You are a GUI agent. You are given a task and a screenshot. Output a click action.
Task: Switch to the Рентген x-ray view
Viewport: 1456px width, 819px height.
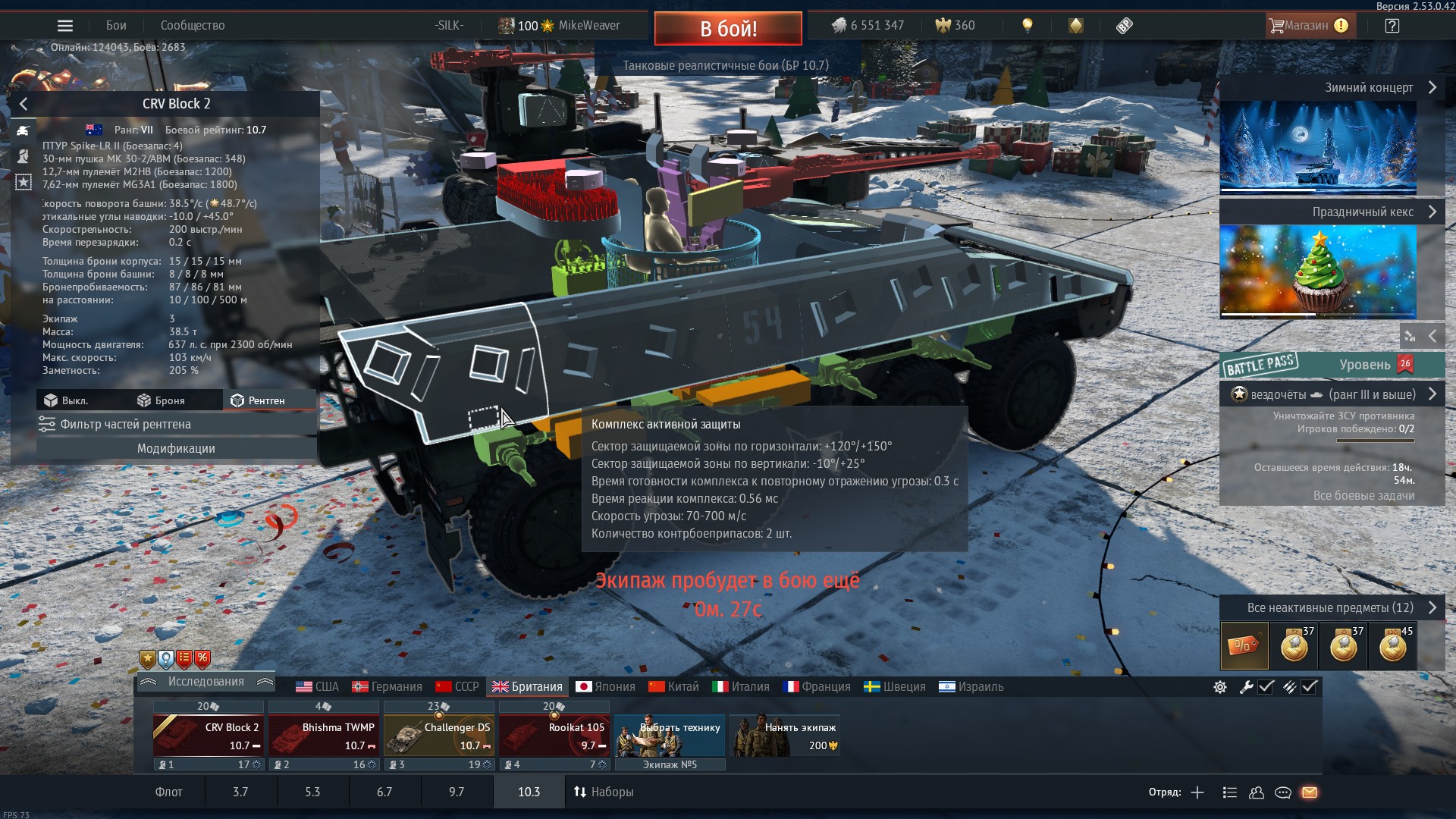(x=259, y=400)
